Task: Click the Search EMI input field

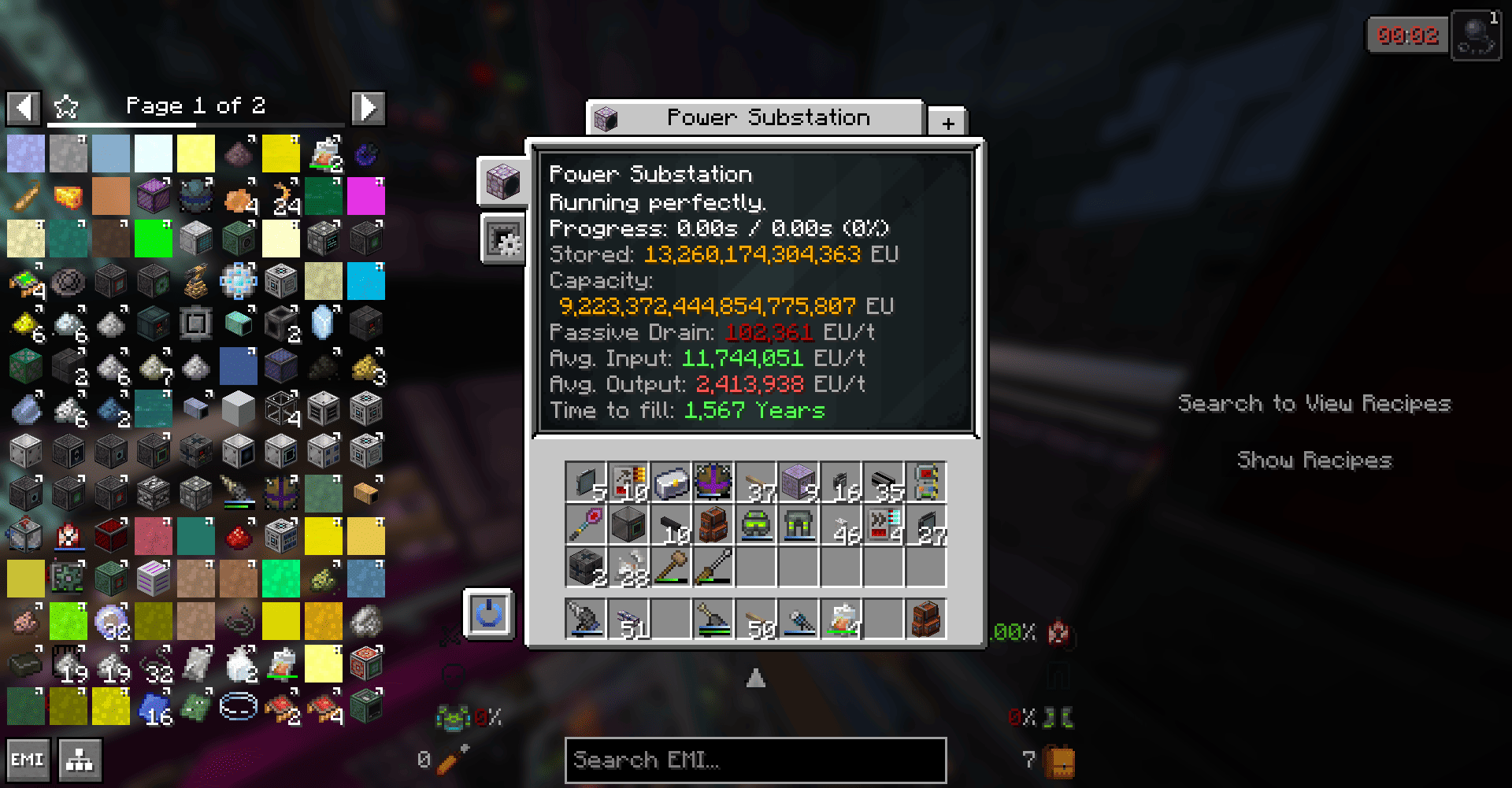Action: 754,759
